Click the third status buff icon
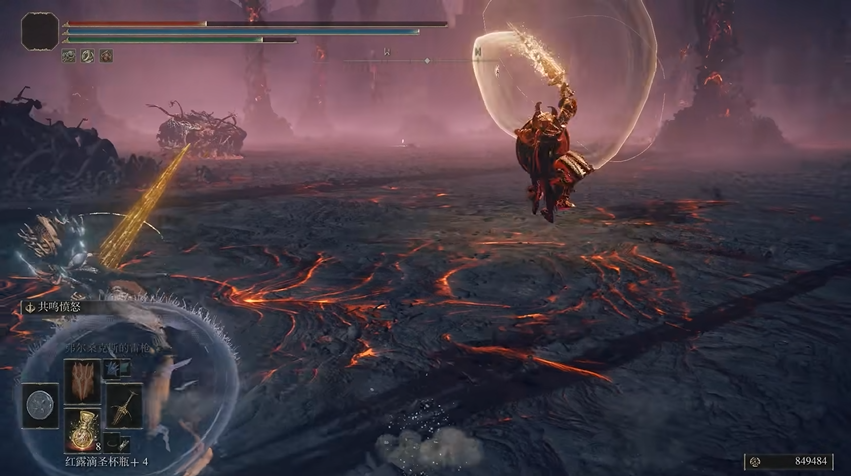Image resolution: width=851 pixels, height=476 pixels. pos(105,56)
